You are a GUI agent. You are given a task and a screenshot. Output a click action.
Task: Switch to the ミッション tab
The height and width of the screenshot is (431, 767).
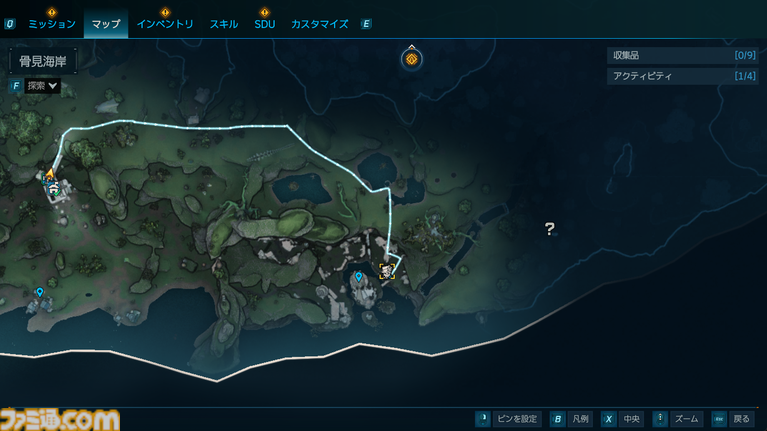[x=51, y=23]
